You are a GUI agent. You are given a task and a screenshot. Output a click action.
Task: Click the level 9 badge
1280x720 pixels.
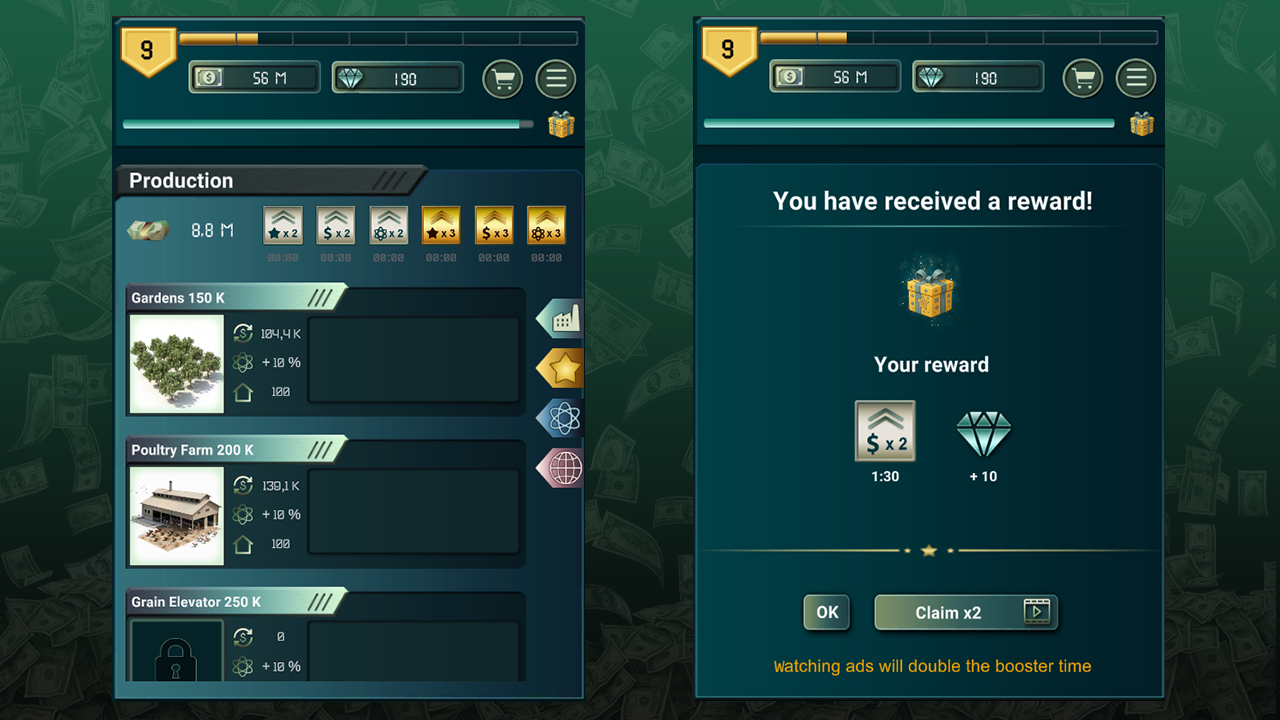pyautogui.click(x=148, y=47)
